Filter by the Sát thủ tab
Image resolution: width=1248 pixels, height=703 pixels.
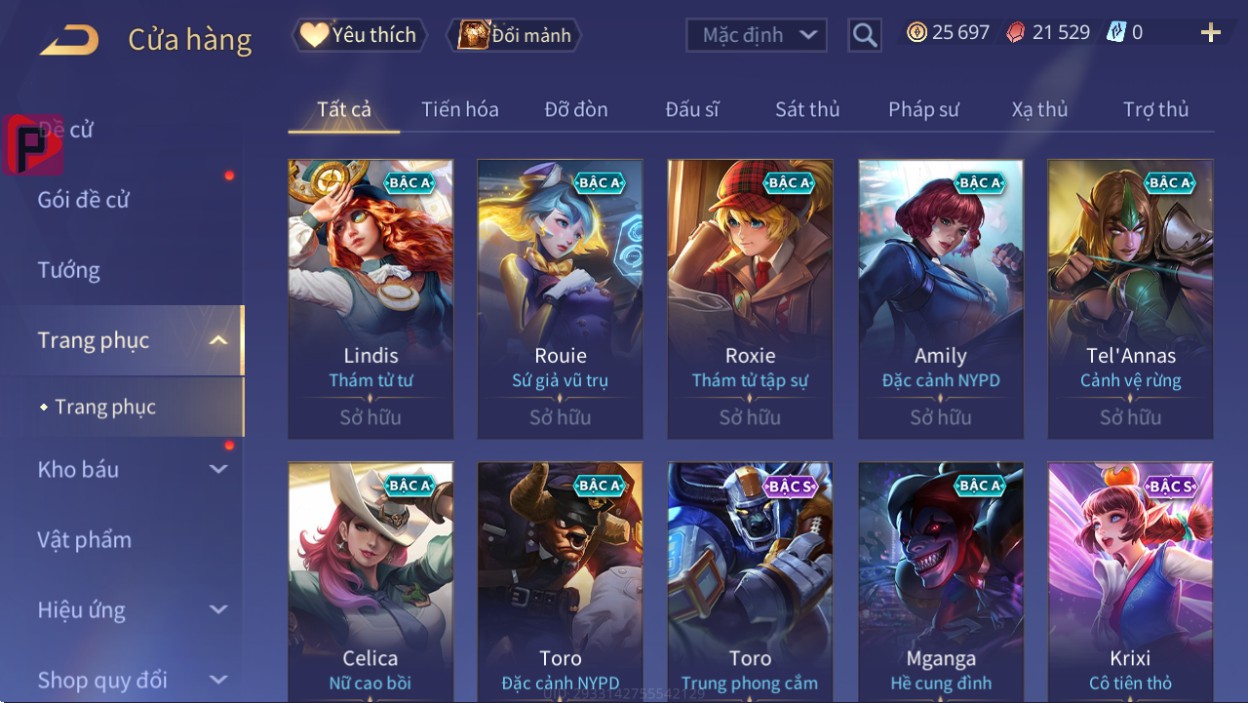tap(807, 109)
